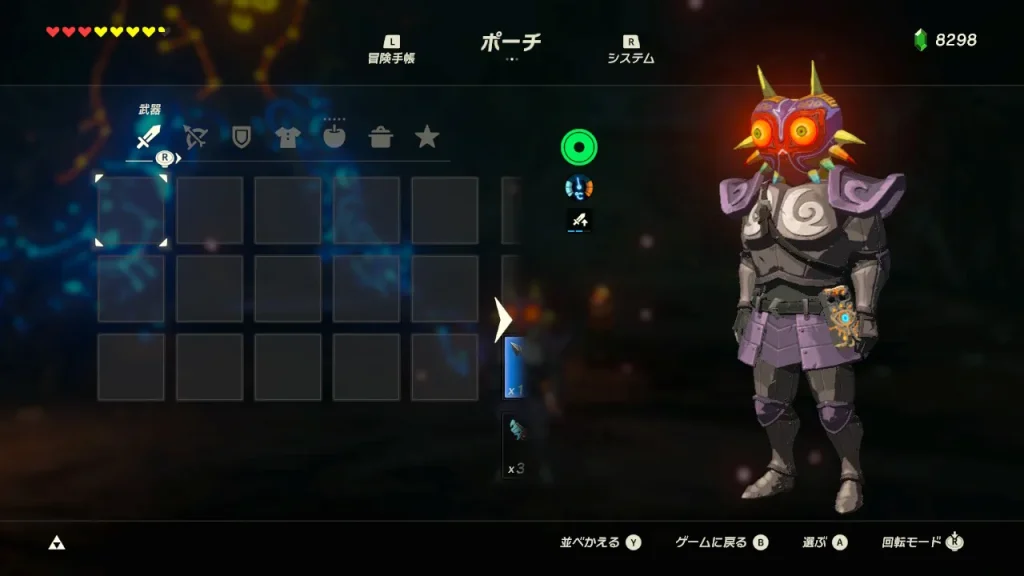
Task: Return to game via ゲームに戻る
Action: click(x=721, y=542)
